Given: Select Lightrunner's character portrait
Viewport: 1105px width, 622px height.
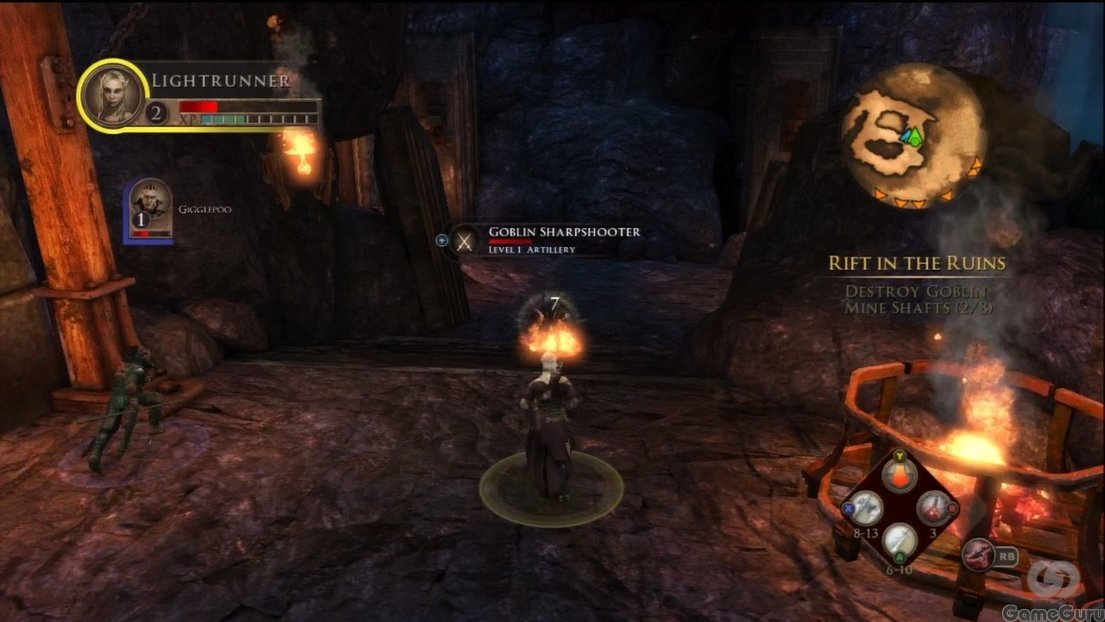Looking at the screenshot, I should click(x=113, y=95).
